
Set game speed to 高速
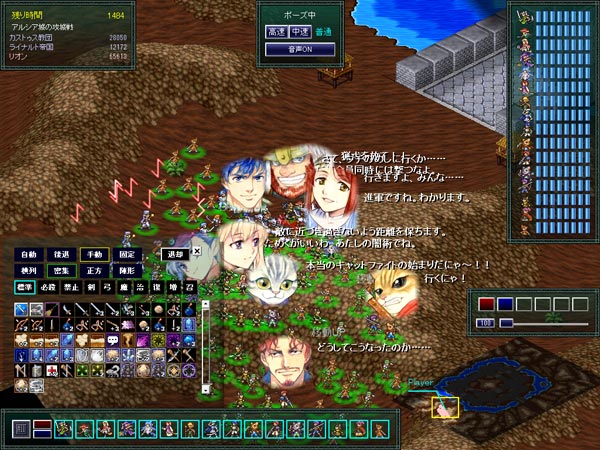click(x=276, y=32)
